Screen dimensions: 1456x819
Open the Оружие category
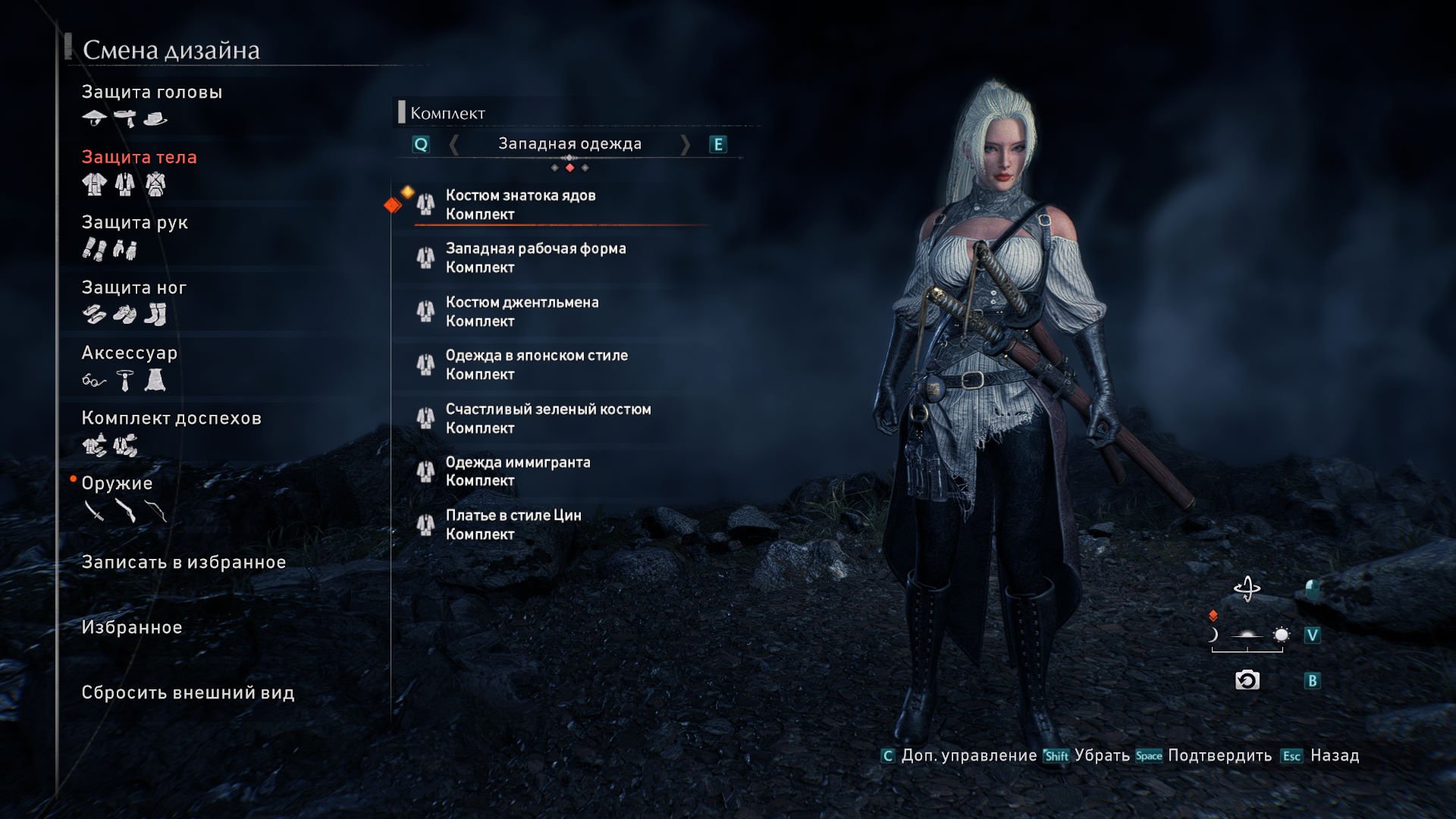117,484
